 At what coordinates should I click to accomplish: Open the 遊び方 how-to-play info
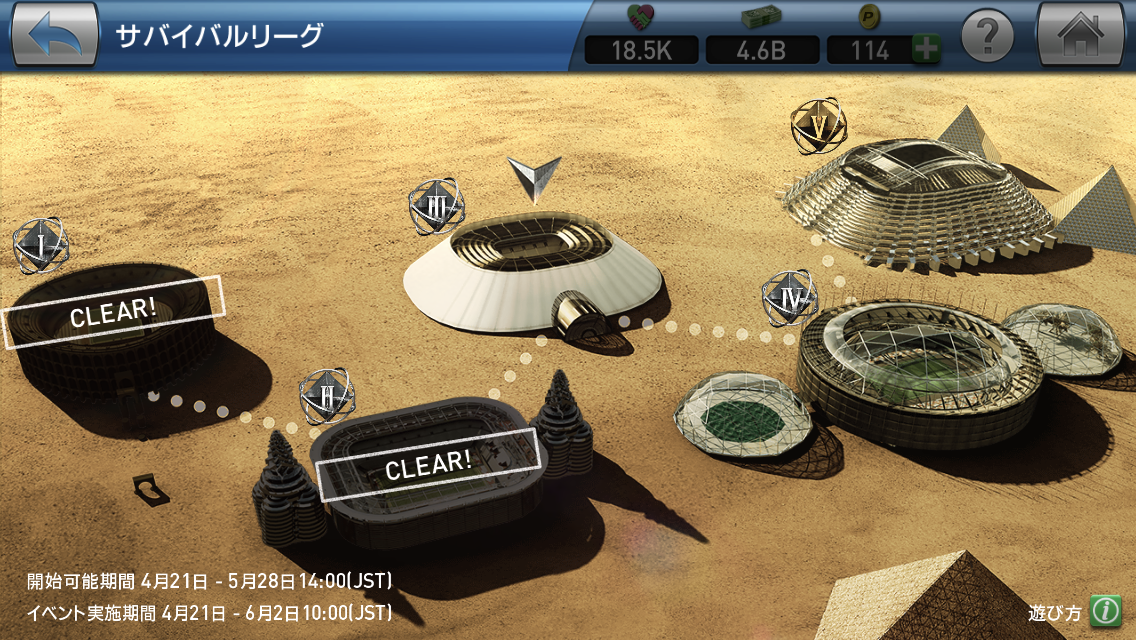[x=1103, y=610]
